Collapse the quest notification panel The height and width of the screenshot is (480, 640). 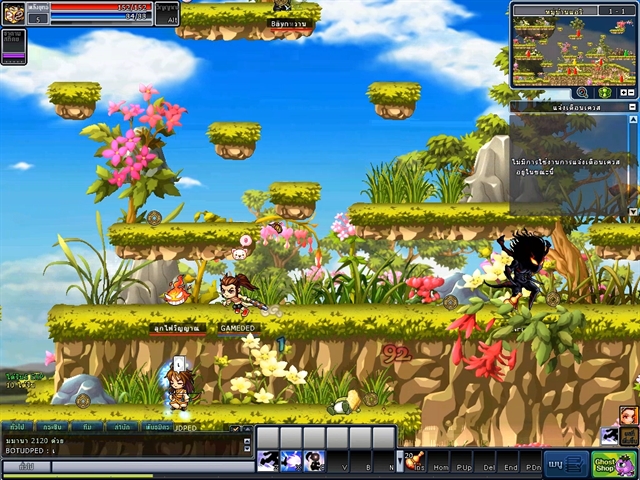coord(631,106)
